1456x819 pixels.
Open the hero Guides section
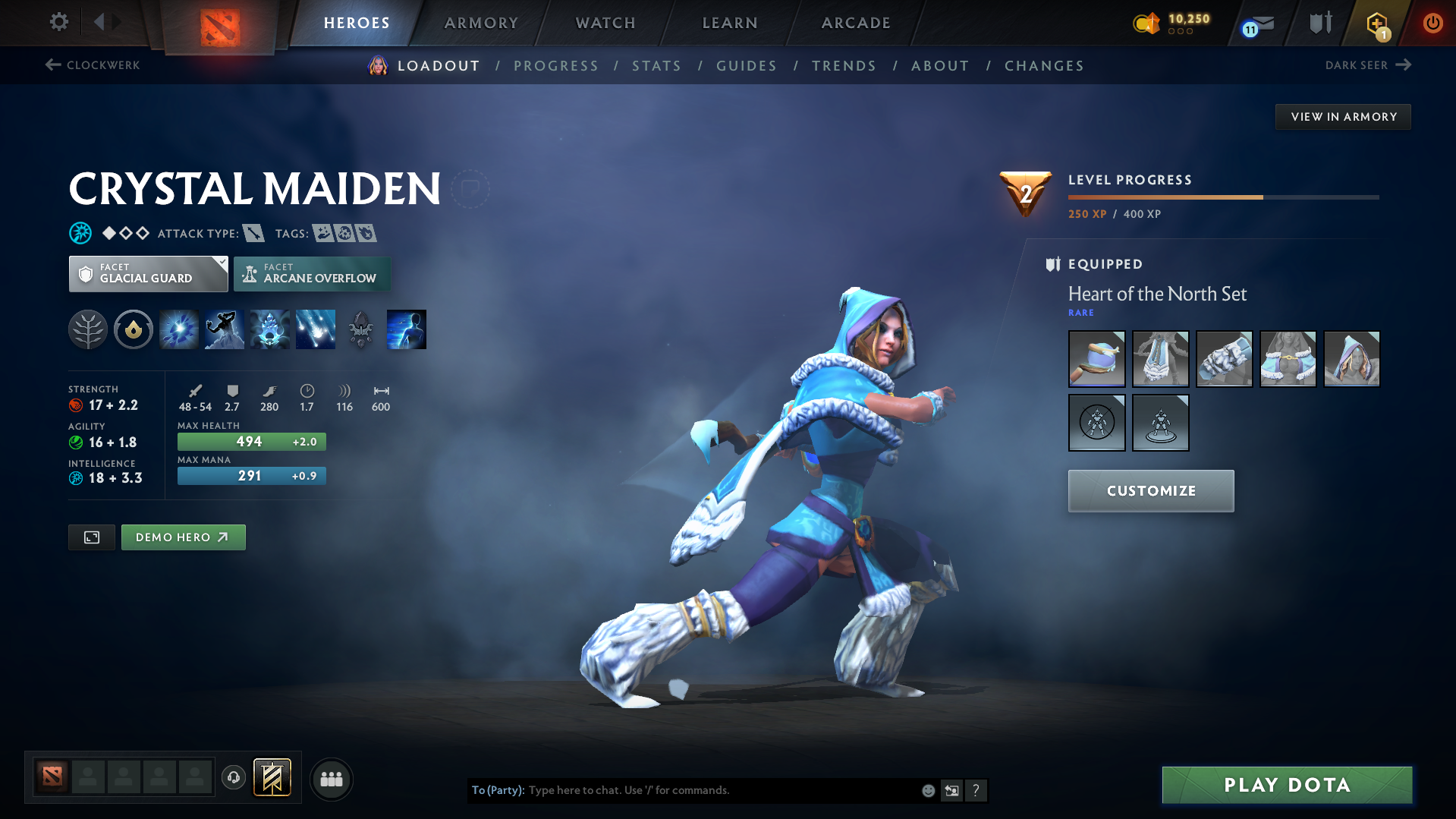pos(747,66)
